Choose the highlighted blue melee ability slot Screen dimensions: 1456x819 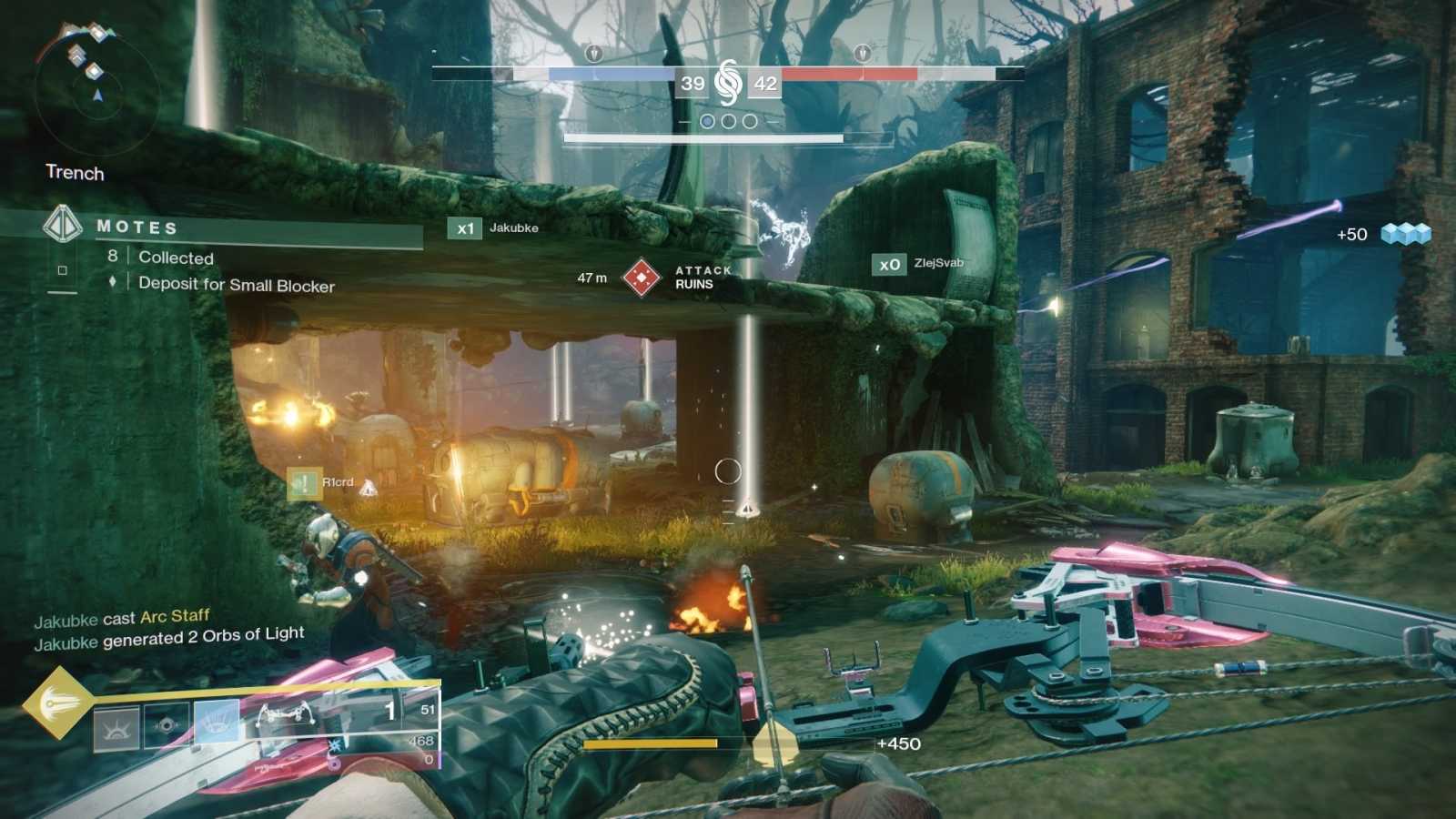coord(217,723)
